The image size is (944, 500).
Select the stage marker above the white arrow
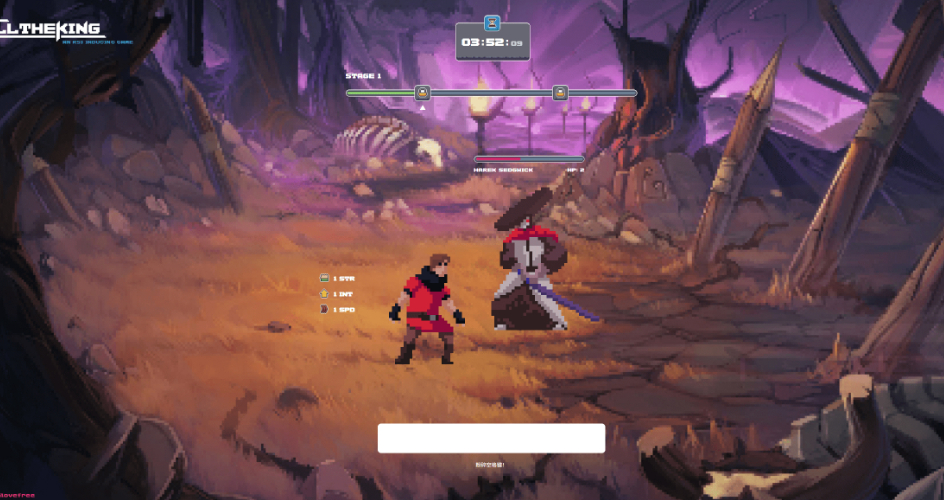point(422,93)
